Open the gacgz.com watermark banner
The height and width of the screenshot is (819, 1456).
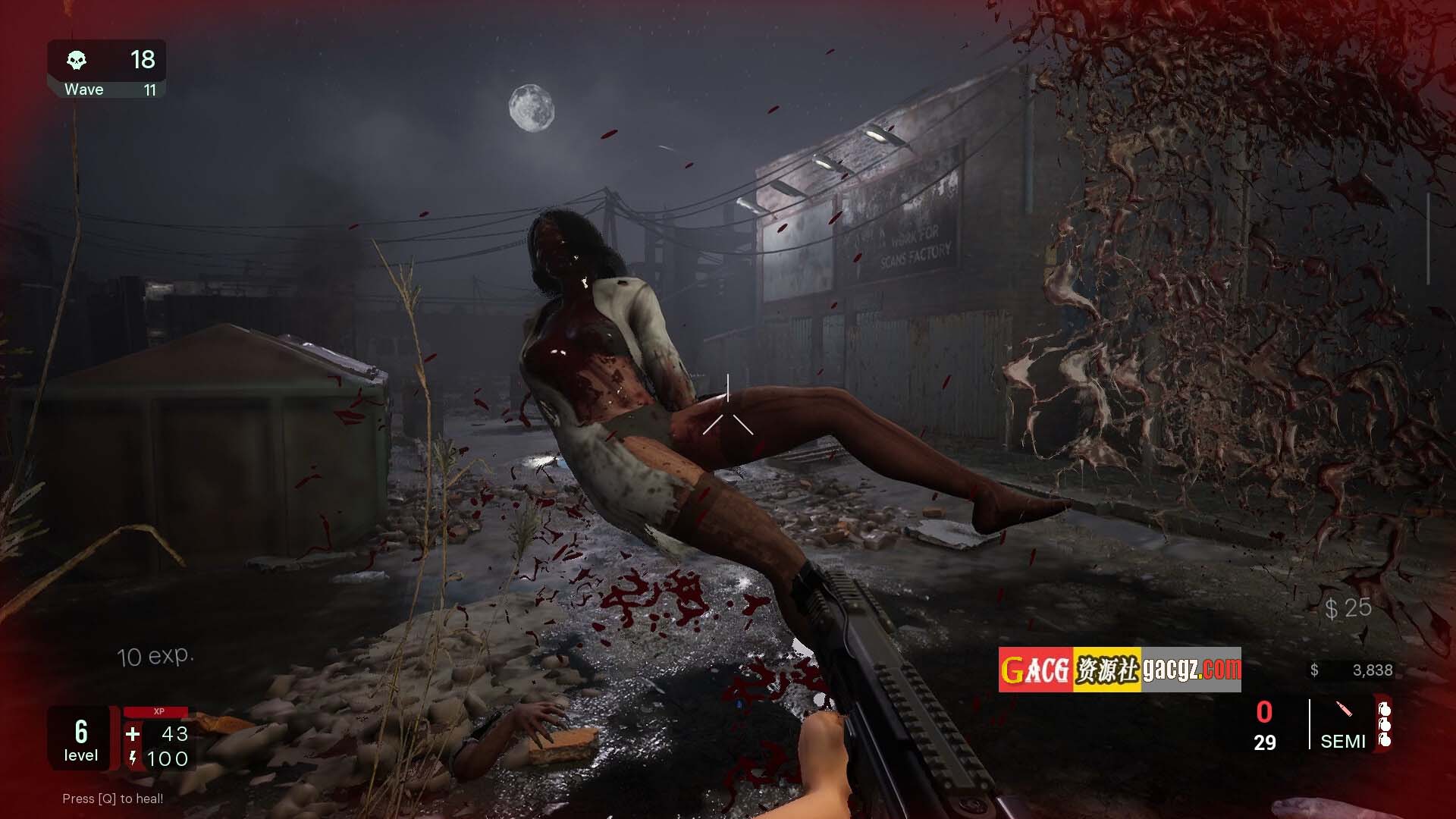coord(1119,670)
